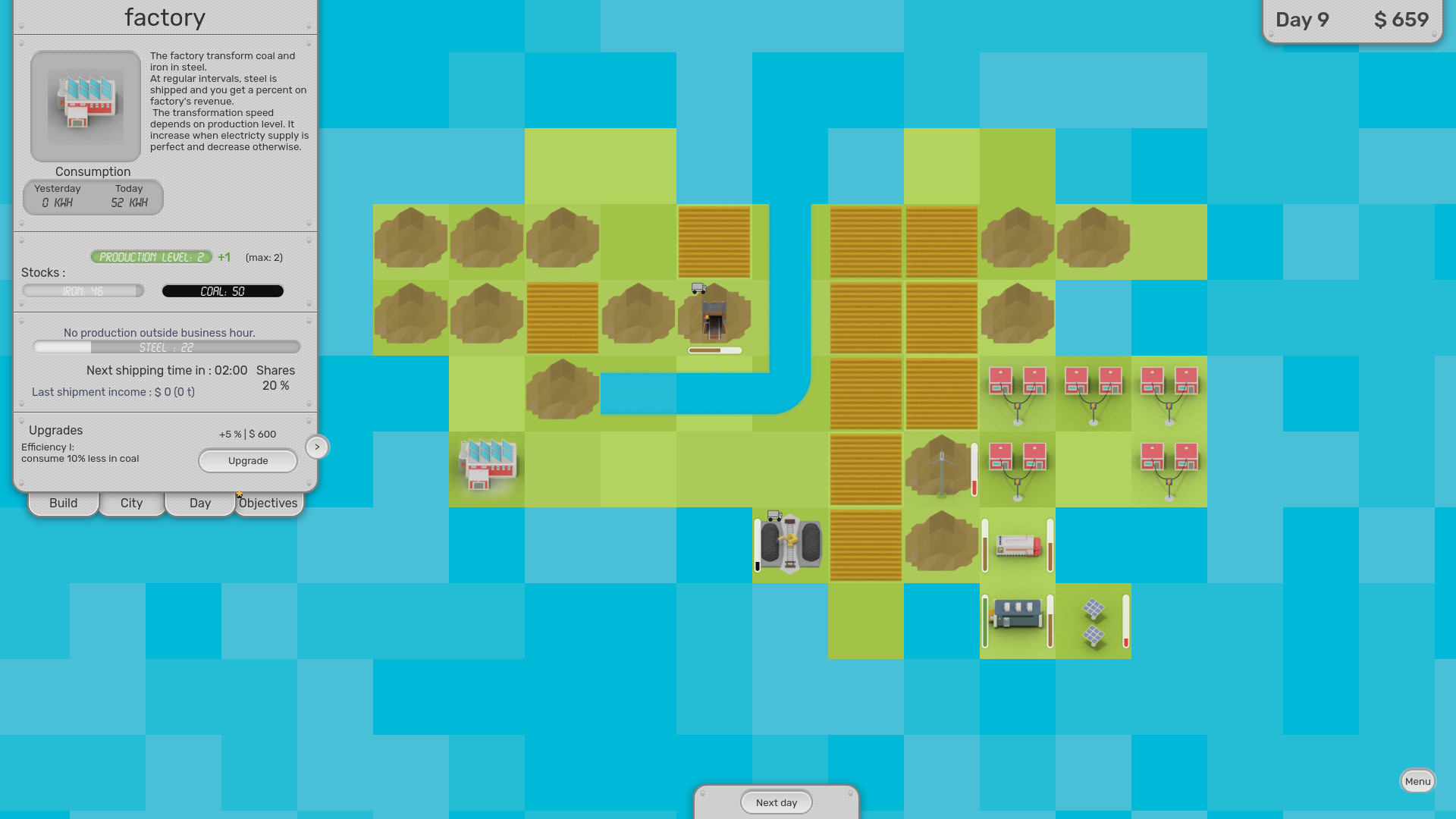Switch to the Build tab
The width and height of the screenshot is (1456, 819).
click(x=63, y=503)
